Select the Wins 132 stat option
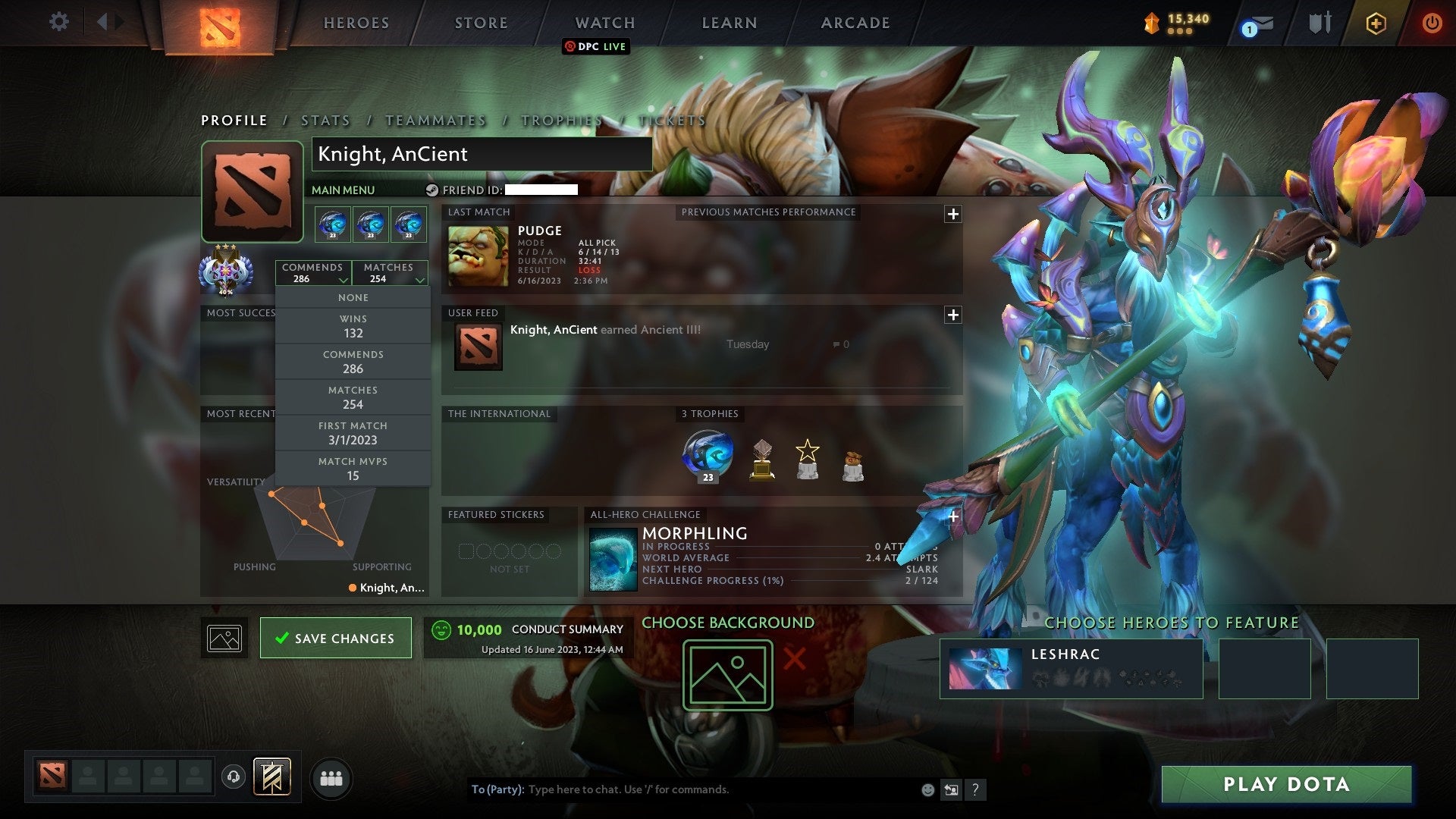This screenshot has width=1456, height=819. click(353, 325)
